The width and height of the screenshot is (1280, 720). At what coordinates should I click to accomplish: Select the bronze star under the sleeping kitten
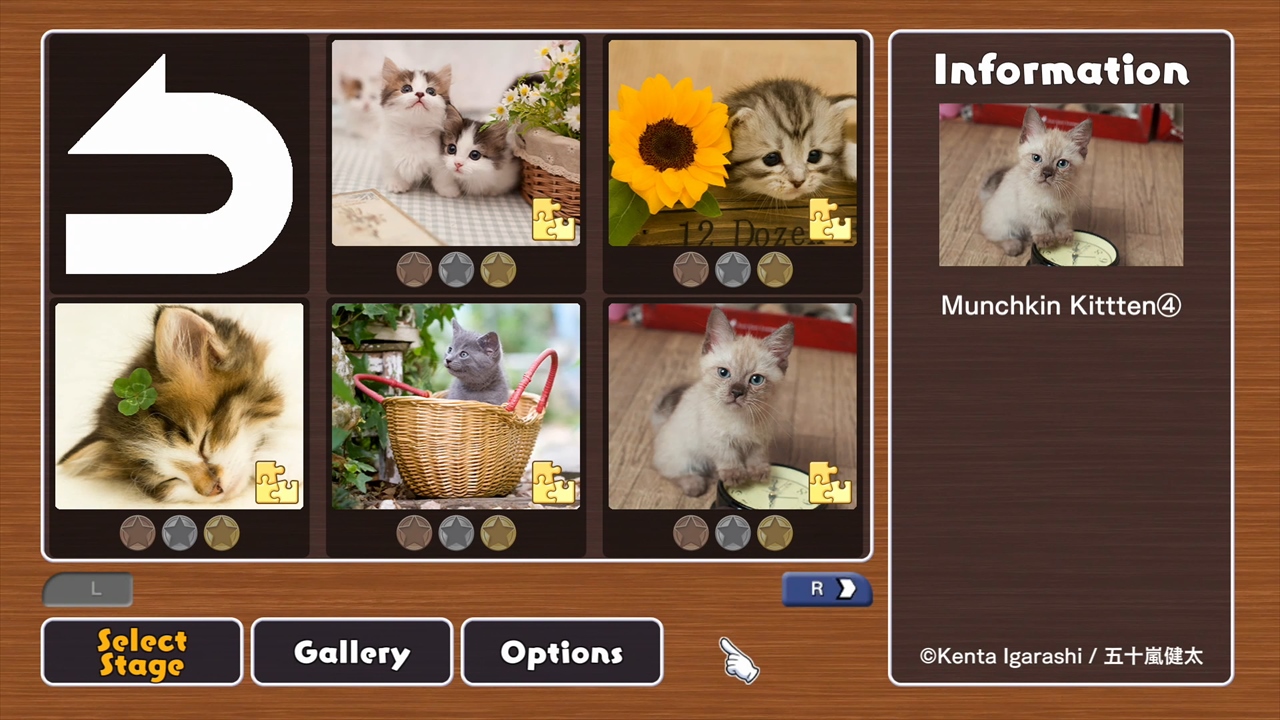pyautogui.click(x=137, y=532)
